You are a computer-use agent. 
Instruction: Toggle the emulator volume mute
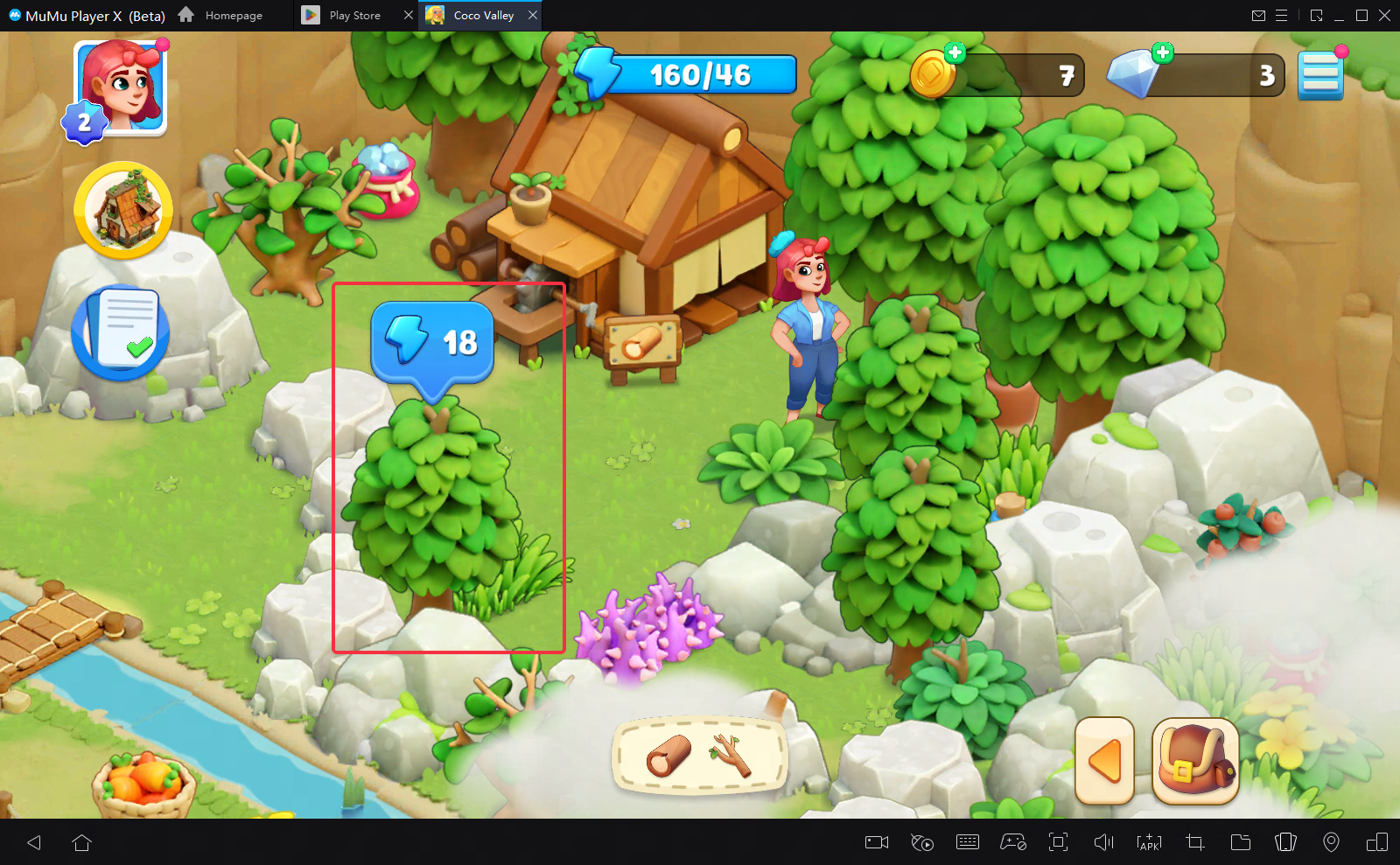click(x=1103, y=842)
